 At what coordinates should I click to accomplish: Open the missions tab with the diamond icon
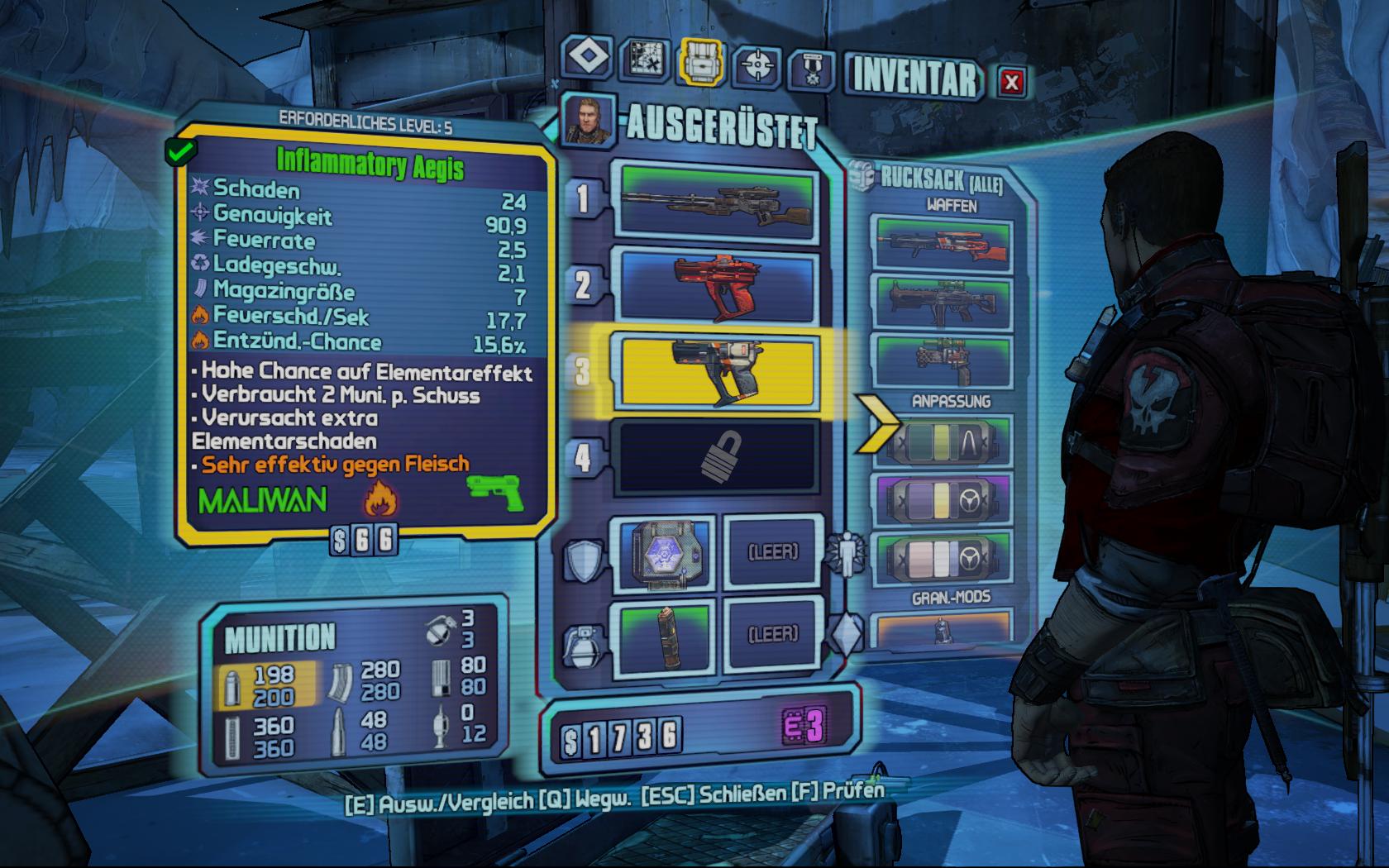point(588,60)
